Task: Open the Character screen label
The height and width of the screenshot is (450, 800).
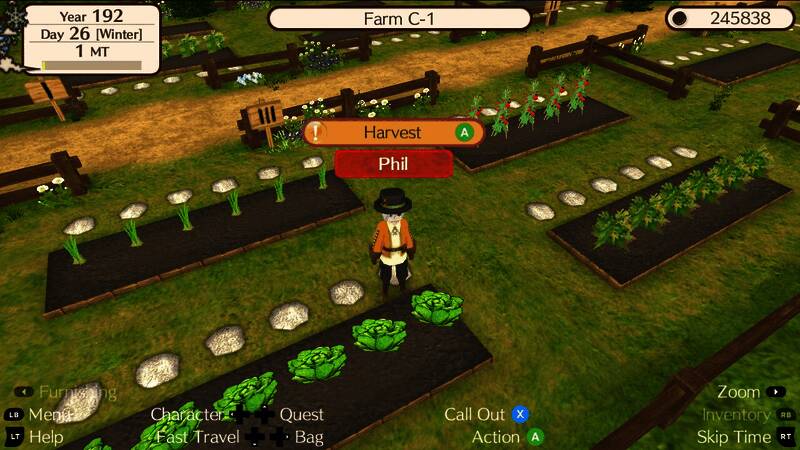Action: (187, 414)
